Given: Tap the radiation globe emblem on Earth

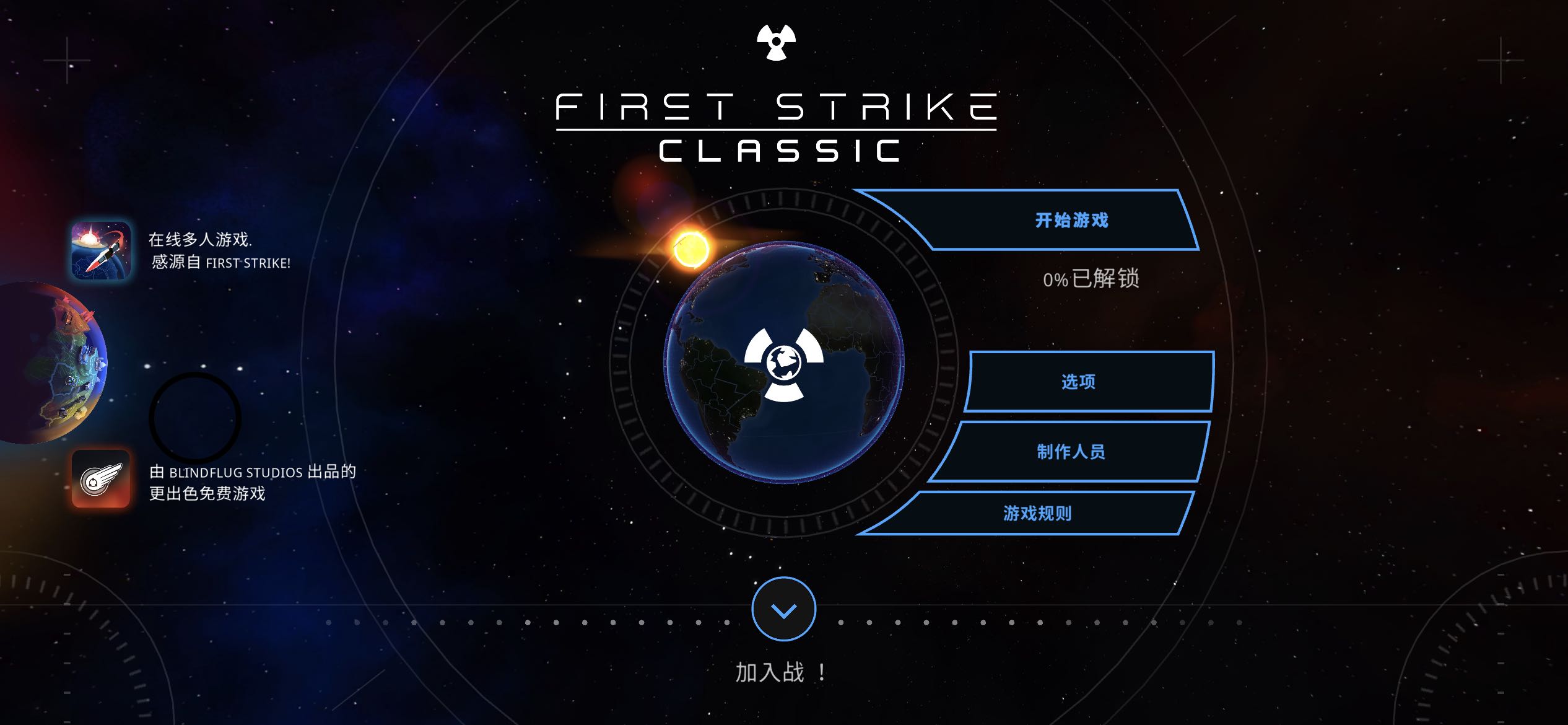Looking at the screenshot, I should 783,364.
